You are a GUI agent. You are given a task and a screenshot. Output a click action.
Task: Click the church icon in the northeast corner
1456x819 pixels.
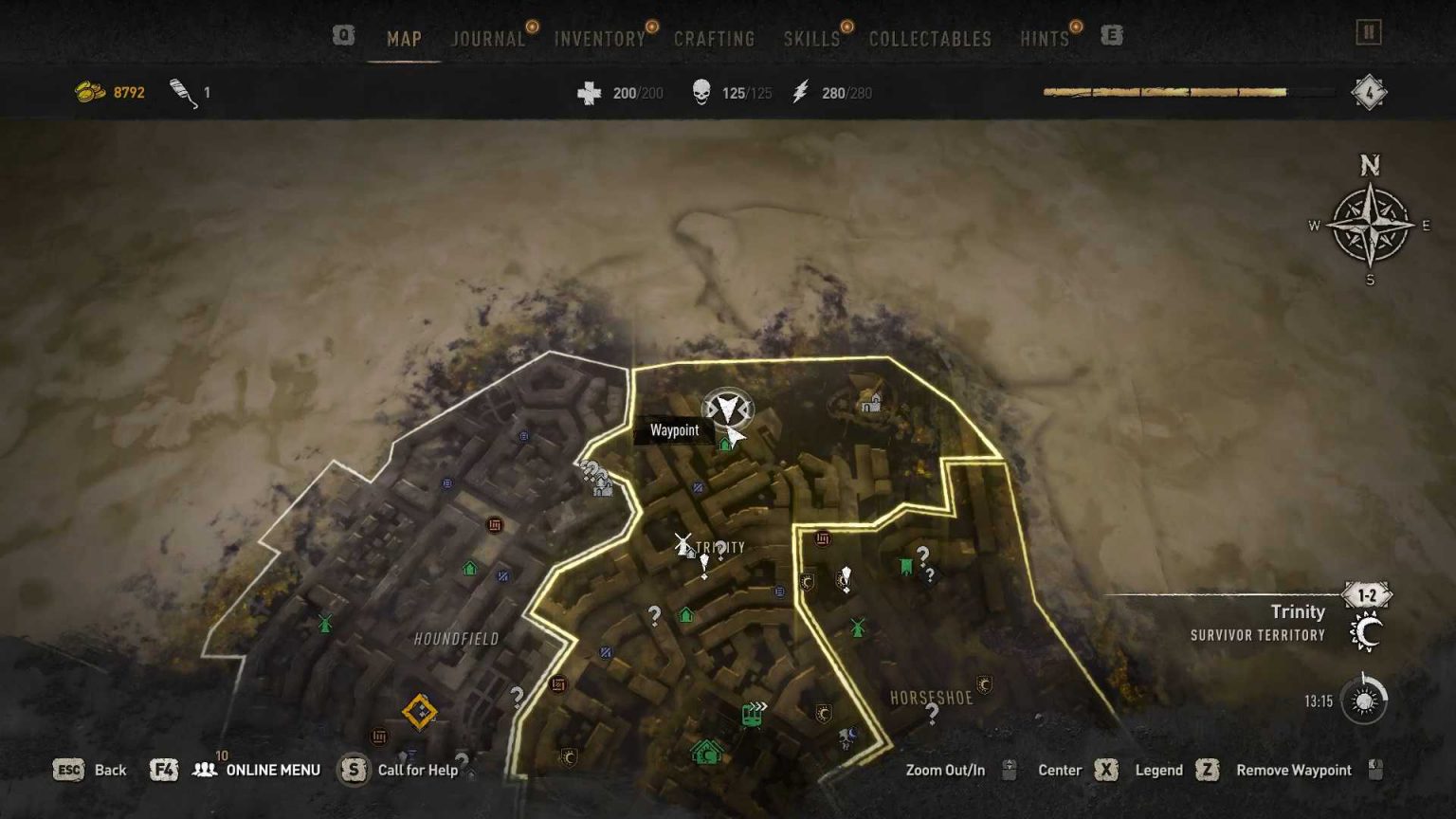pos(870,403)
